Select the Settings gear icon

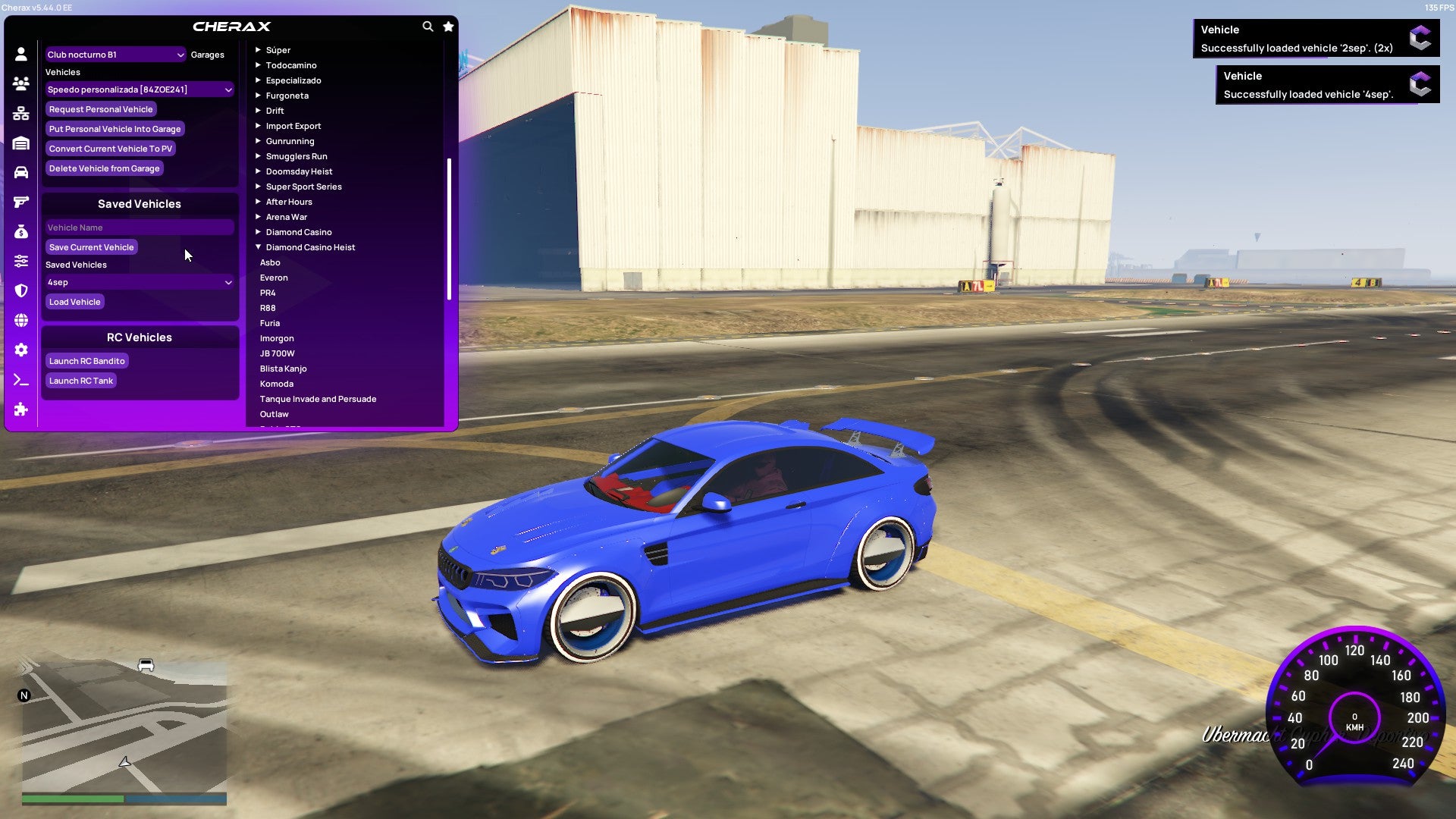[21, 350]
